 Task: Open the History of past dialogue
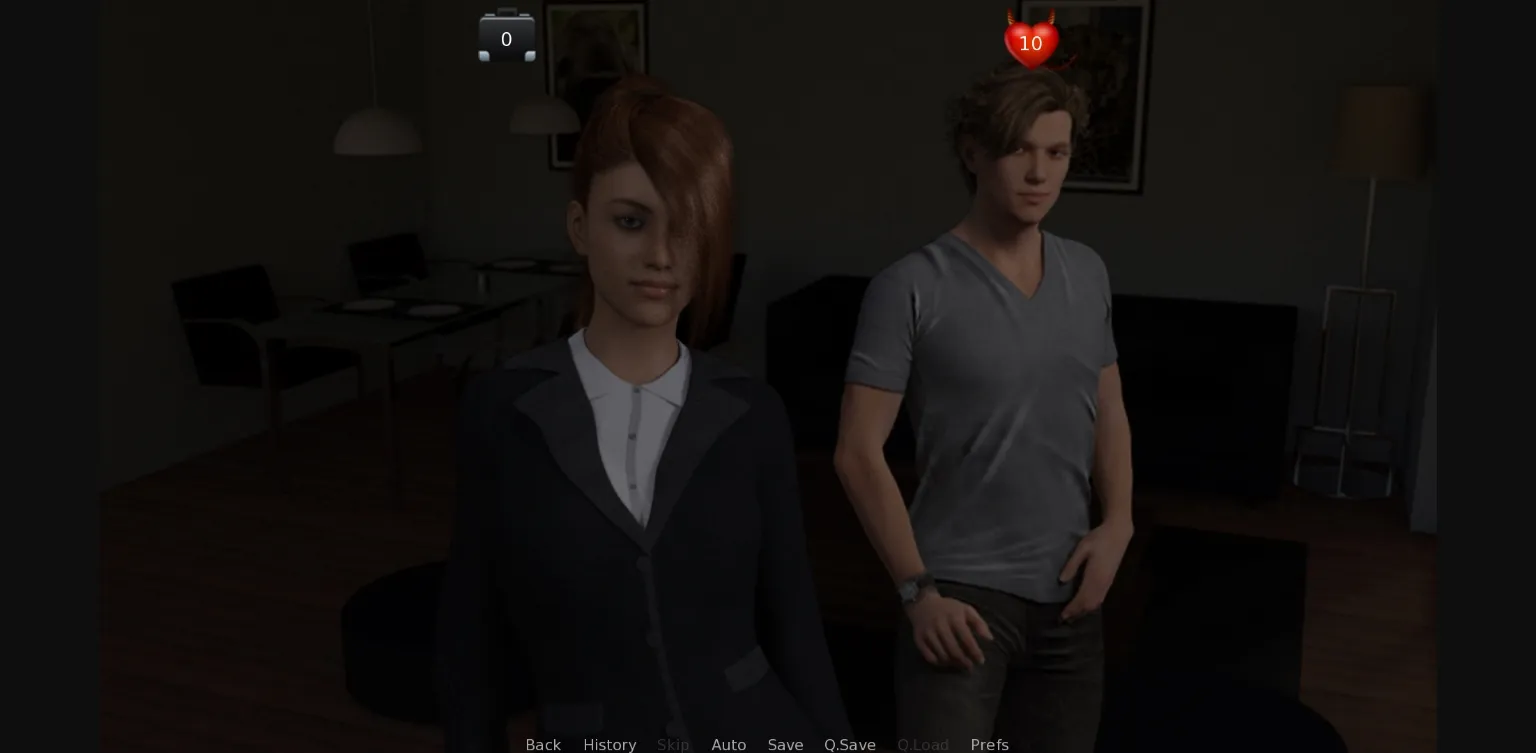point(610,745)
